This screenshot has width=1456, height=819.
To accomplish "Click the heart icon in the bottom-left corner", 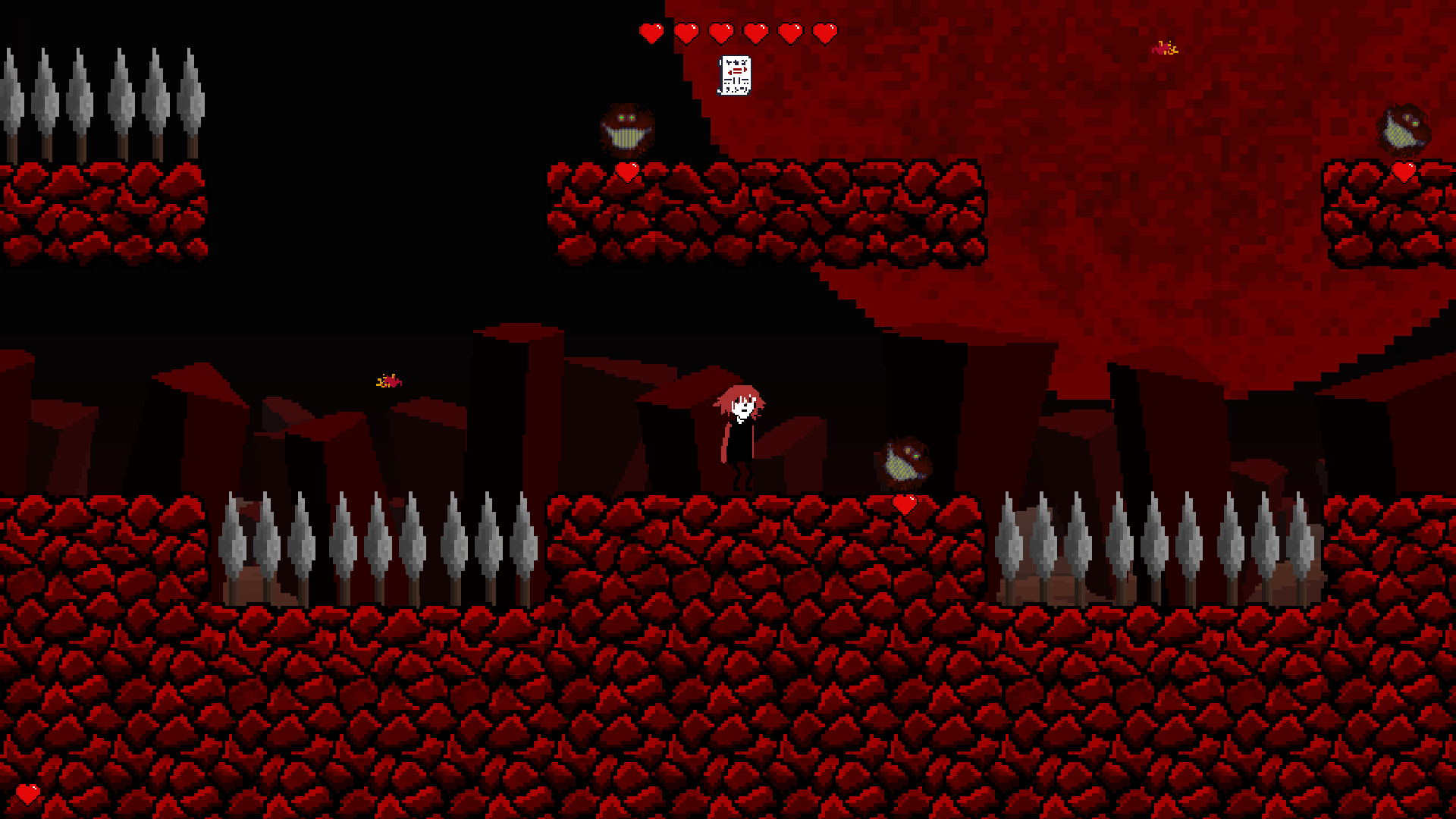I will tap(28, 795).
